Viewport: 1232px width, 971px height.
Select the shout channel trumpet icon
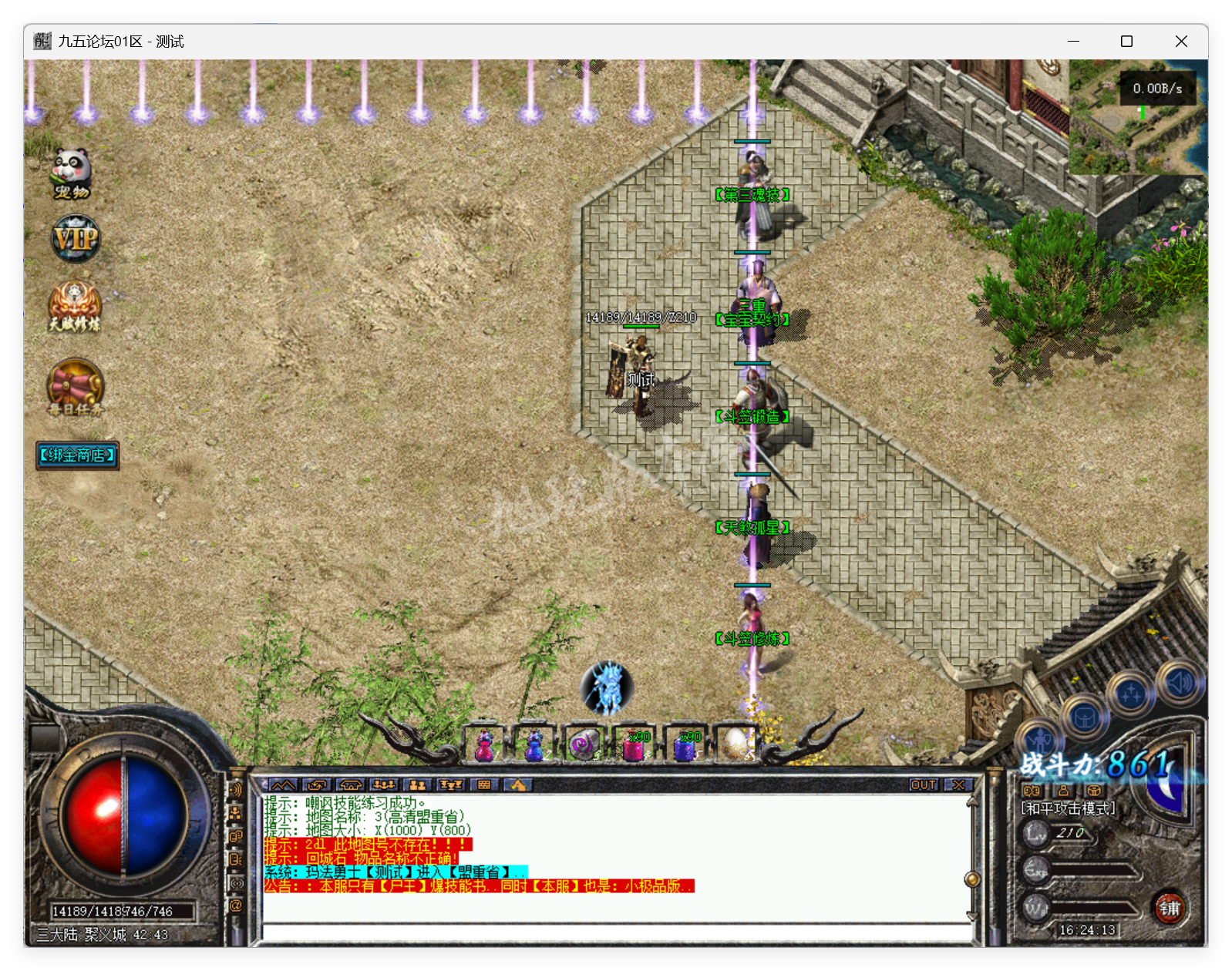(x=236, y=790)
